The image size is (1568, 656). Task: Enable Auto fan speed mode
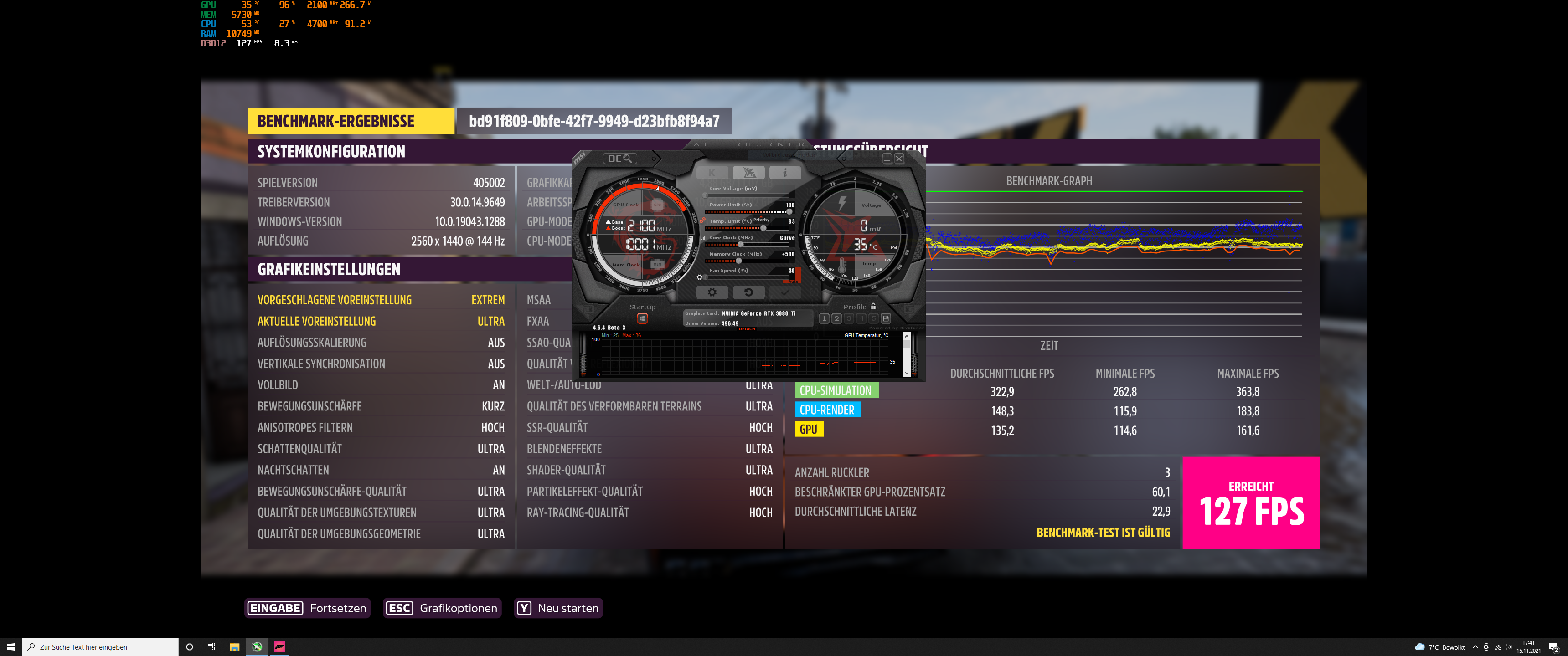[x=793, y=281]
